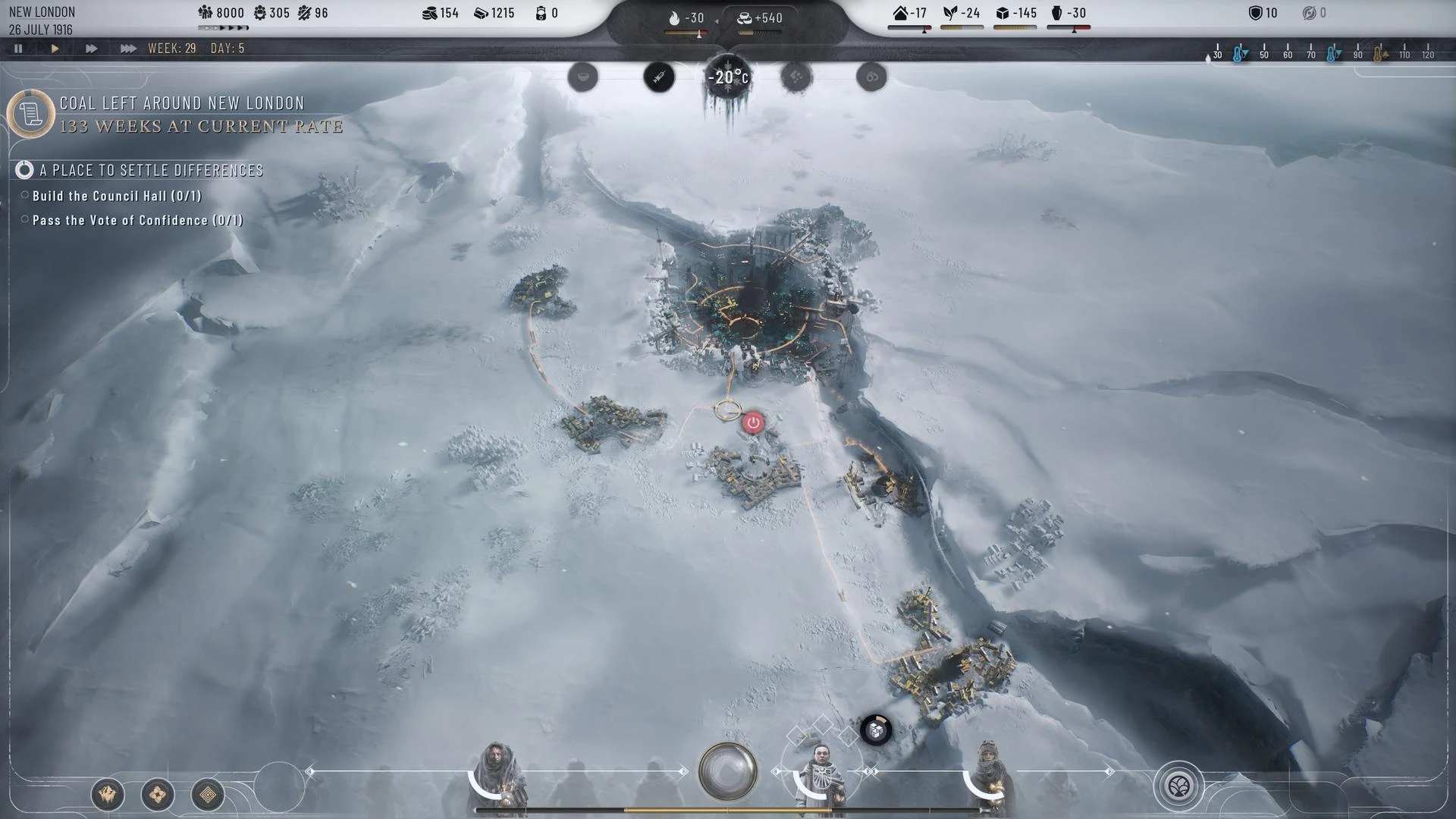Select the 'A Place to Settle Differences' quest
1456x819 pixels.
[x=151, y=171]
